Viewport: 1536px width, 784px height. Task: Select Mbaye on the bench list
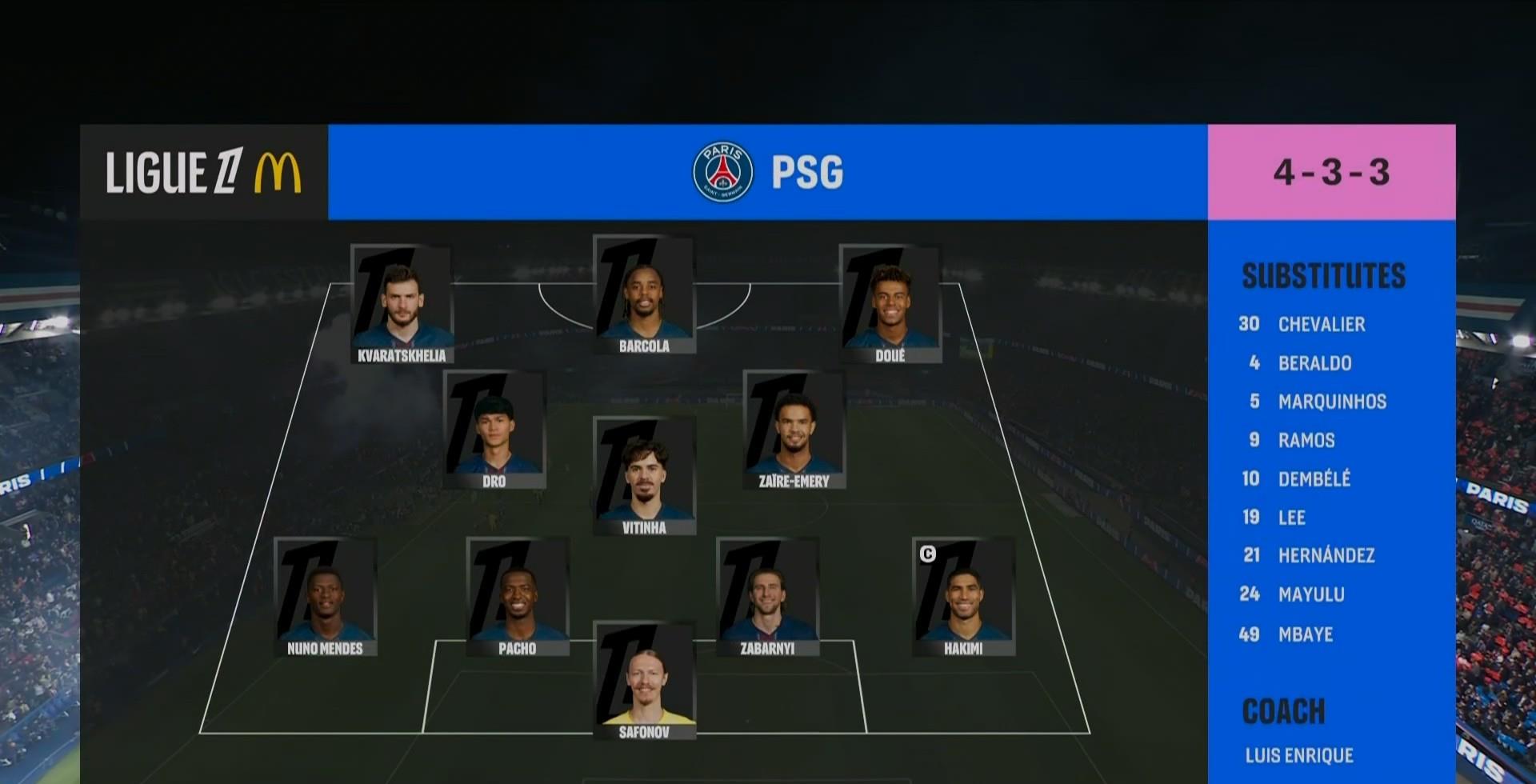click(x=1306, y=634)
